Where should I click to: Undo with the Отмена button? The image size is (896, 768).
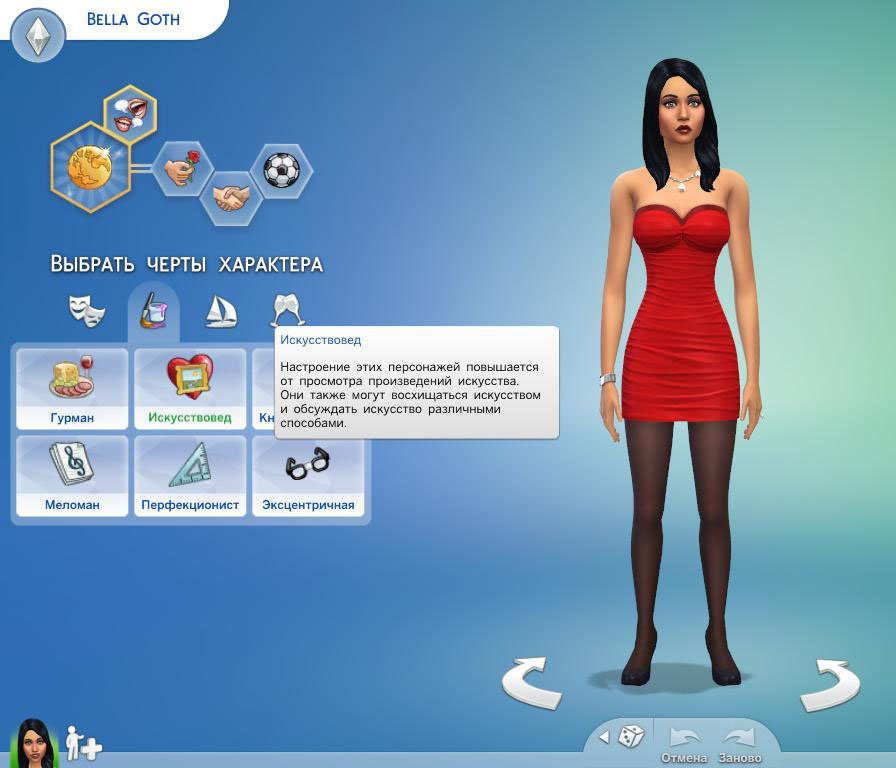click(x=684, y=745)
